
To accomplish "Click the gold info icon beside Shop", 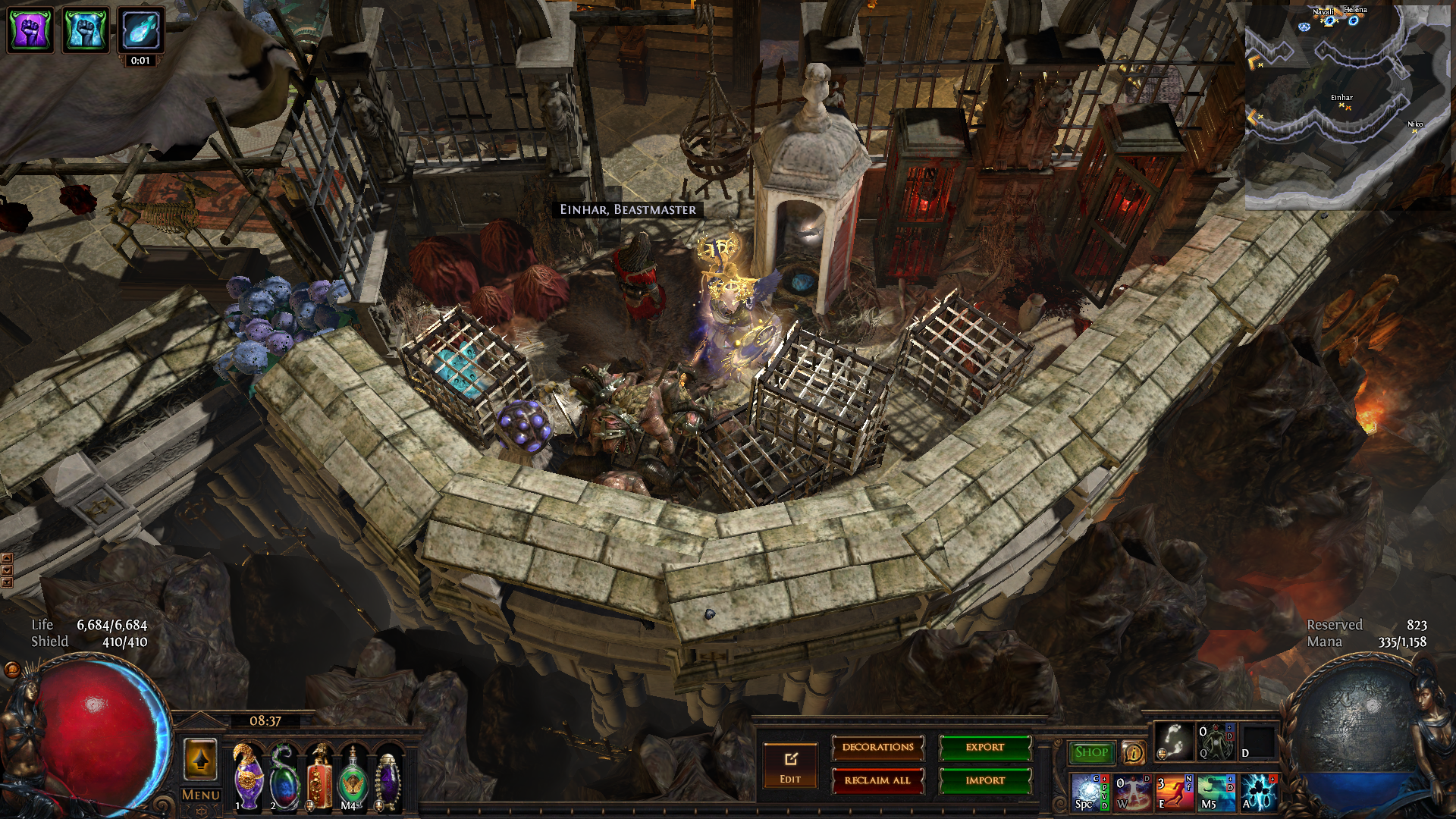I will [1133, 752].
